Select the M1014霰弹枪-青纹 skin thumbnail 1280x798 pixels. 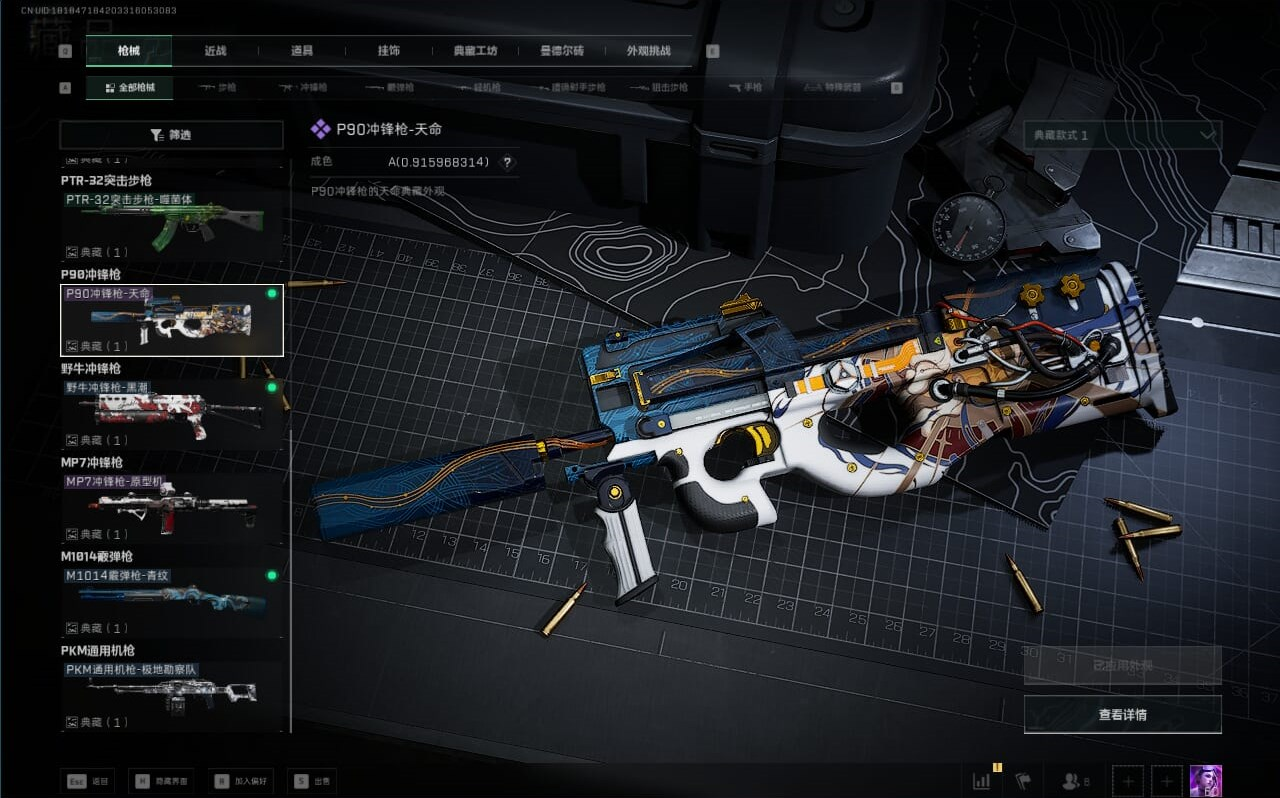pos(171,602)
